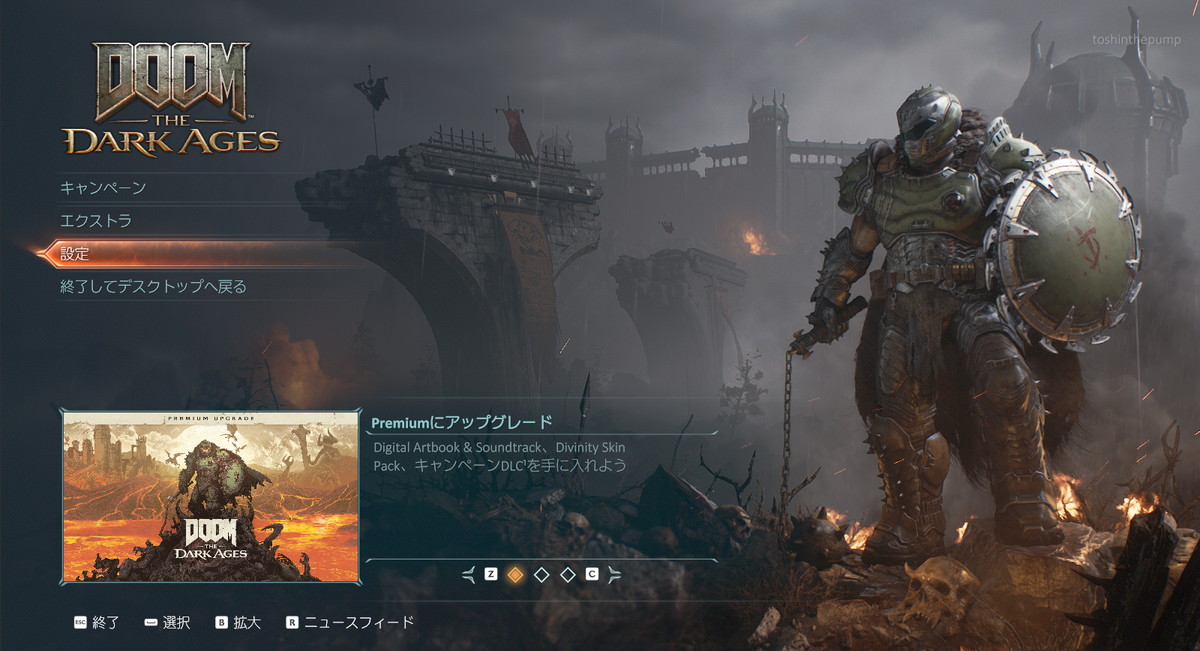Open the キャンペーン (Campaign) menu
The image size is (1200, 651).
point(103,188)
